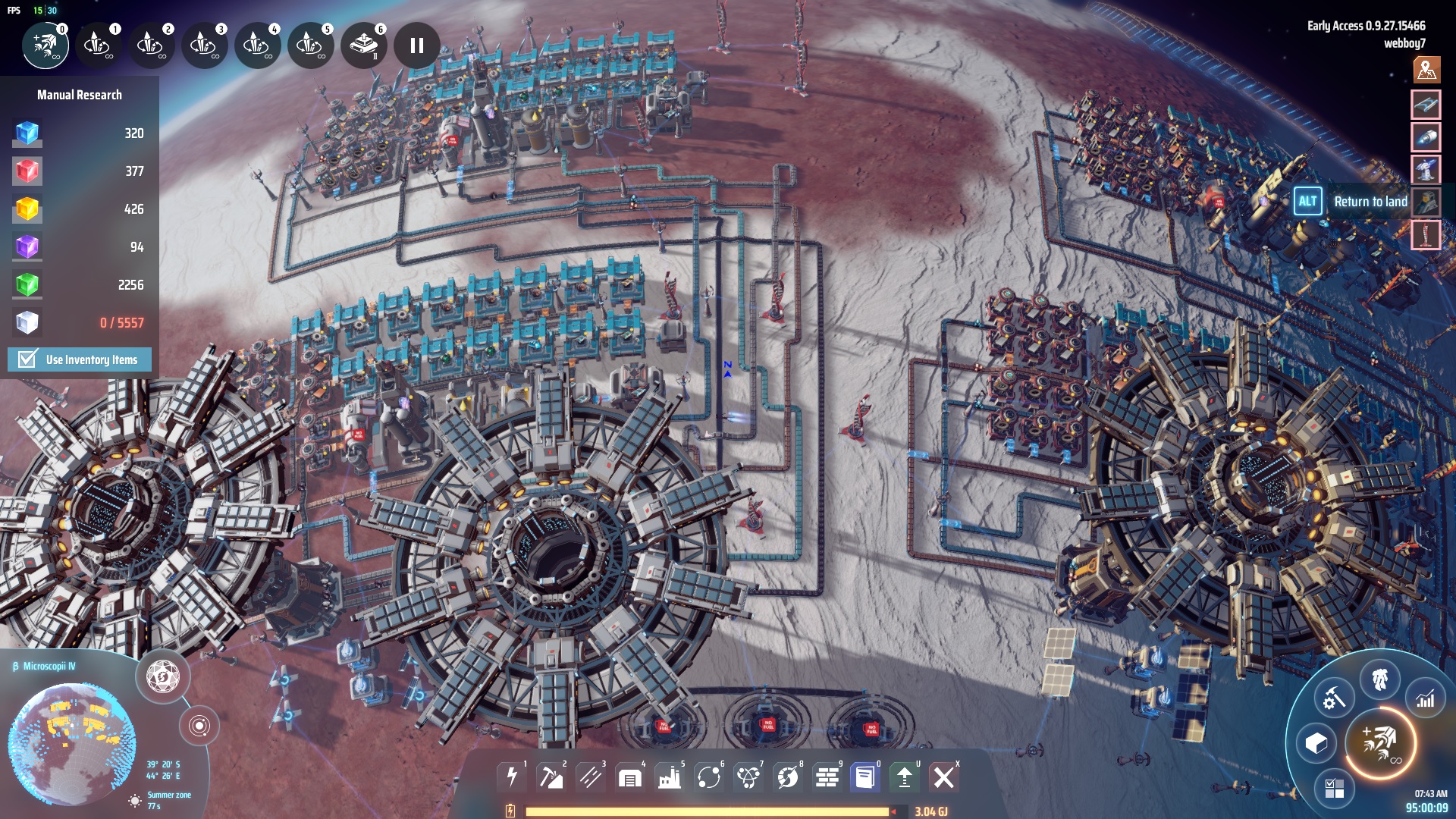
Task: Choose the storage category (warehouse icon)
Action: (630, 777)
